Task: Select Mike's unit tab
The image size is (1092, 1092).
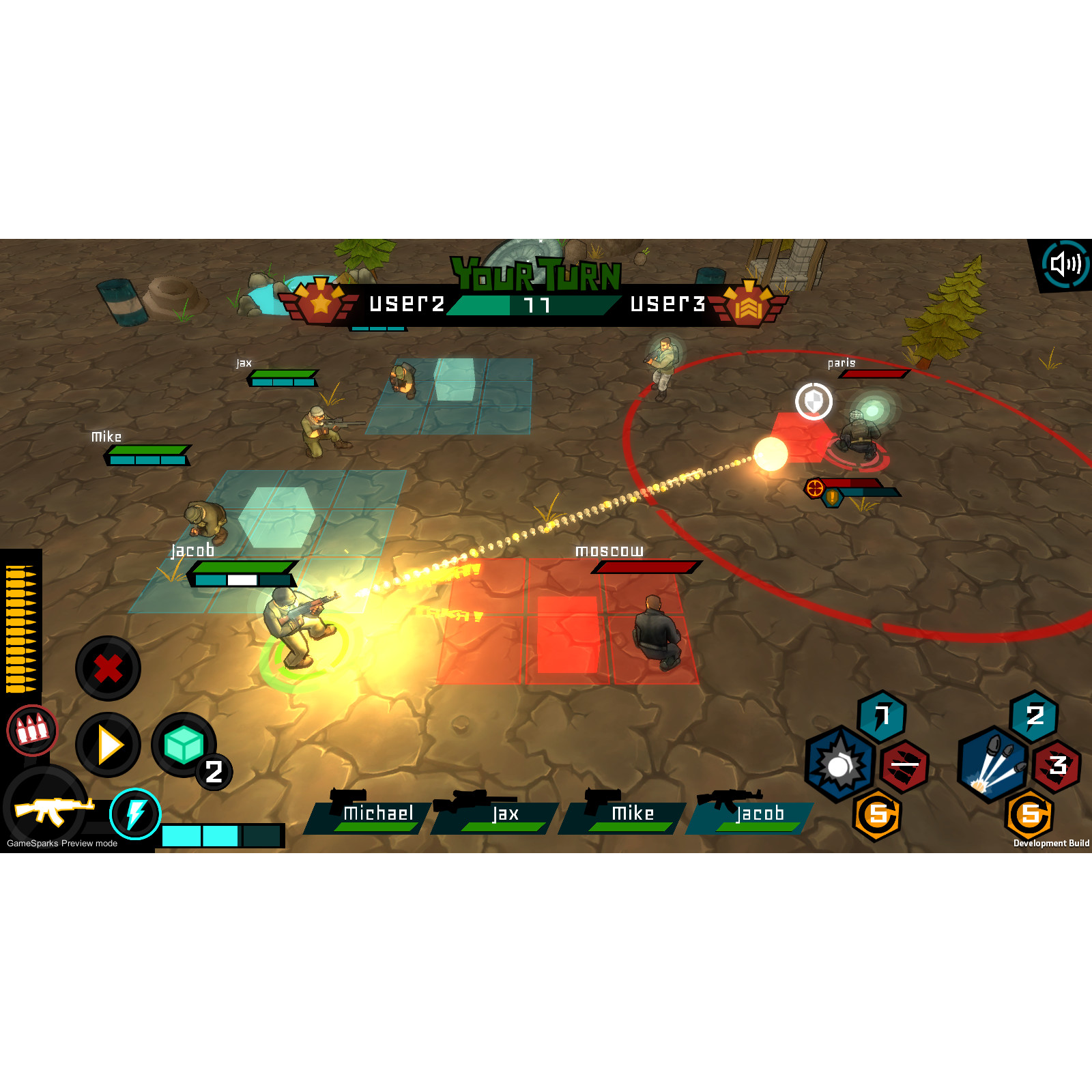Action: (626, 815)
